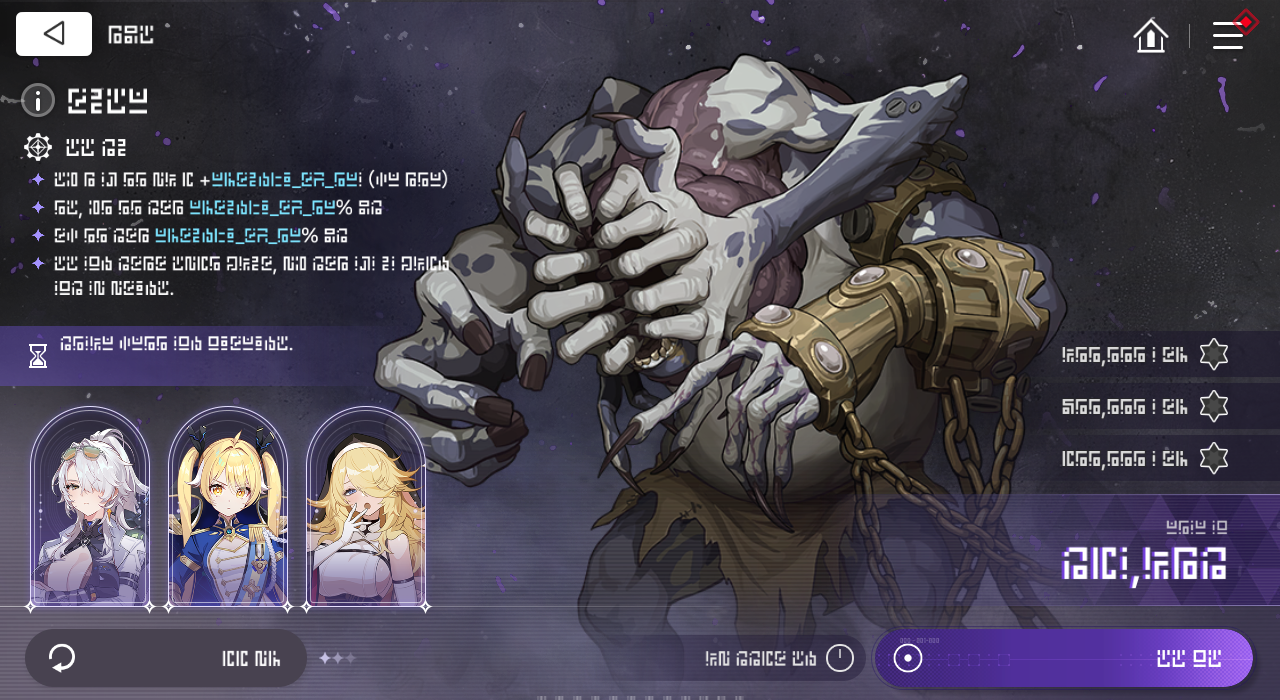Click the crosshair gear icon
This screenshot has width=1280, height=700.
tap(38, 147)
